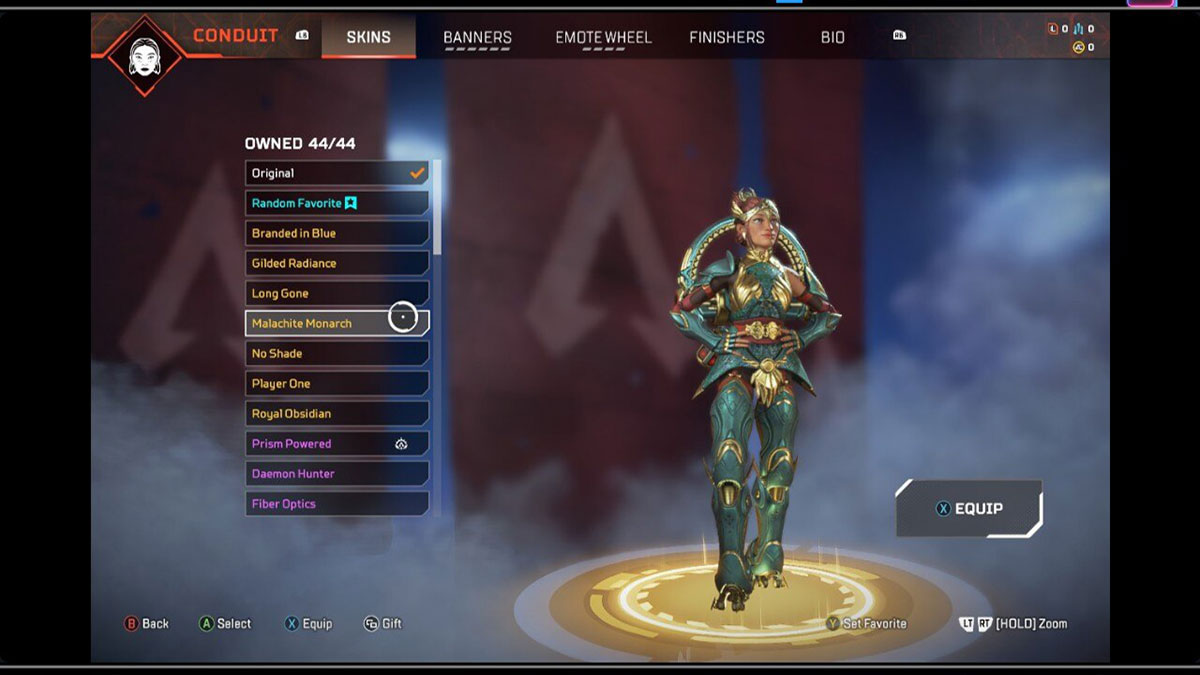
Task: Select the Original skin
Action: click(336, 173)
